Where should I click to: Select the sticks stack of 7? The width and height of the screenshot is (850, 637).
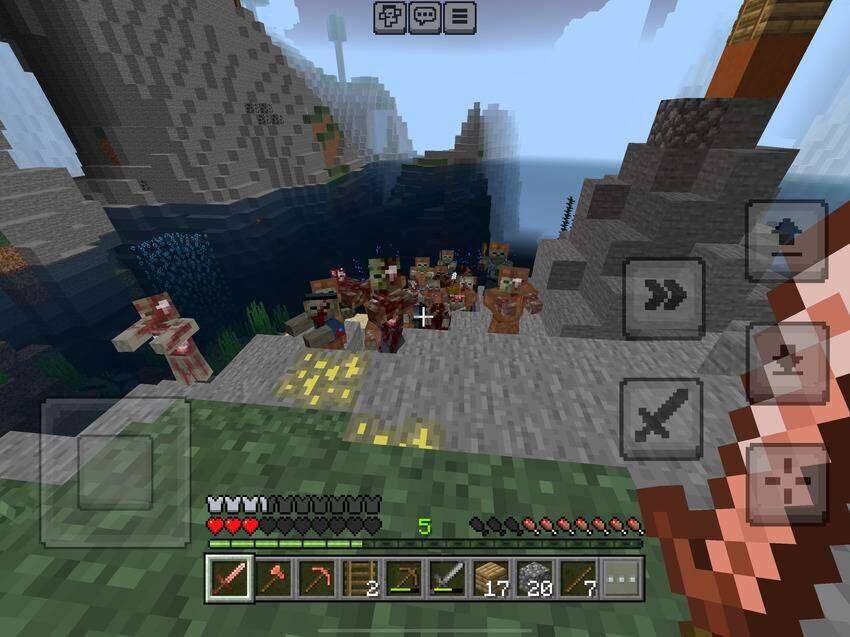point(579,578)
